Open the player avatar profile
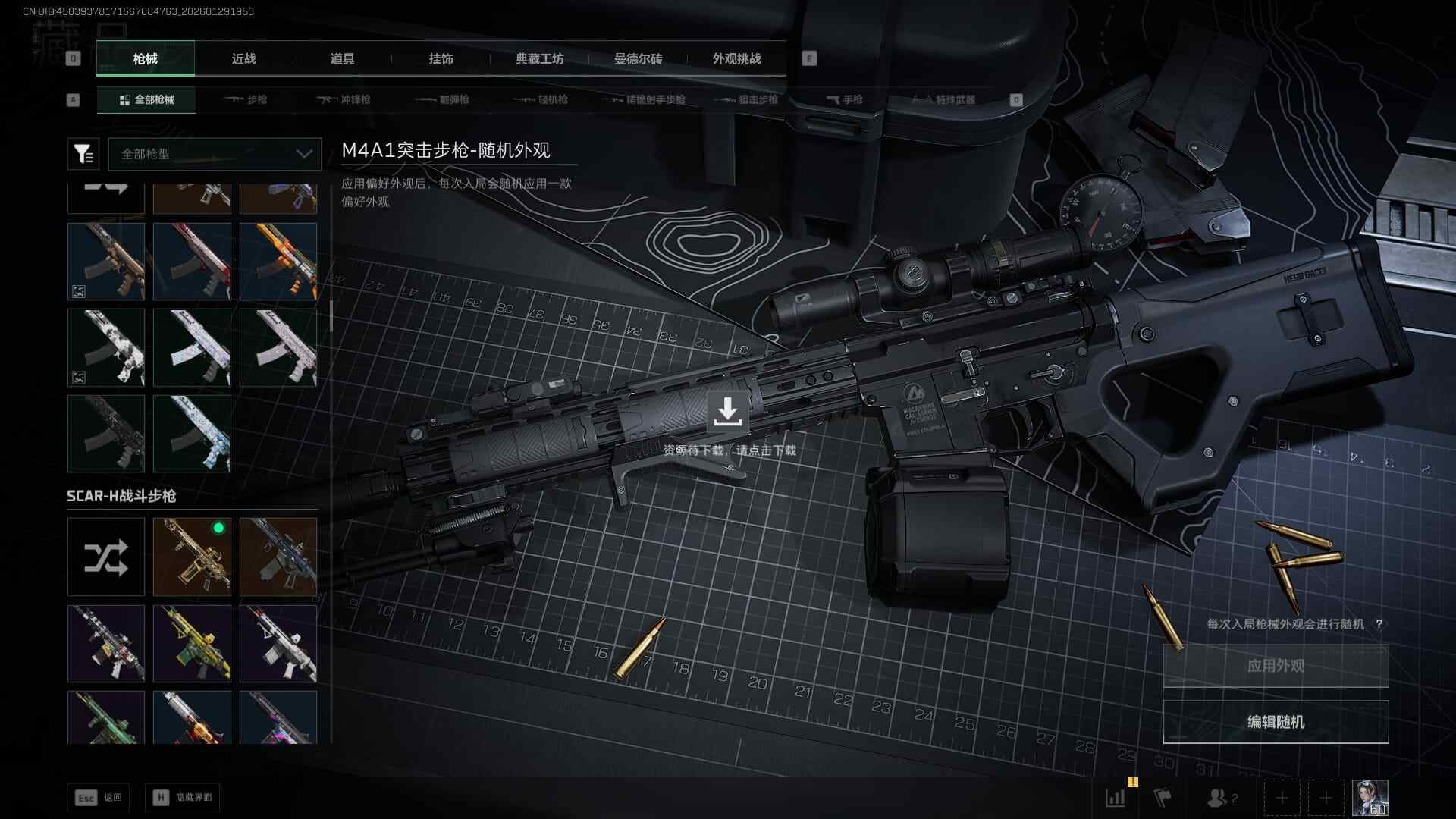Screen dimensions: 1456x819 (1370, 798)
